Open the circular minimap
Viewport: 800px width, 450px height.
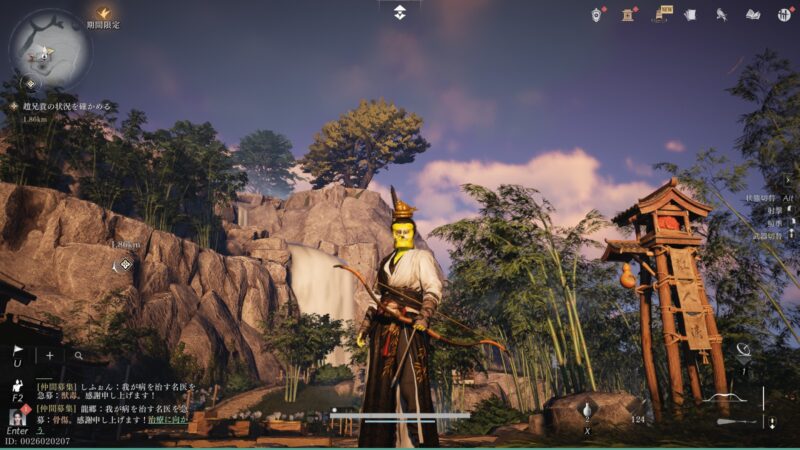tap(50, 49)
